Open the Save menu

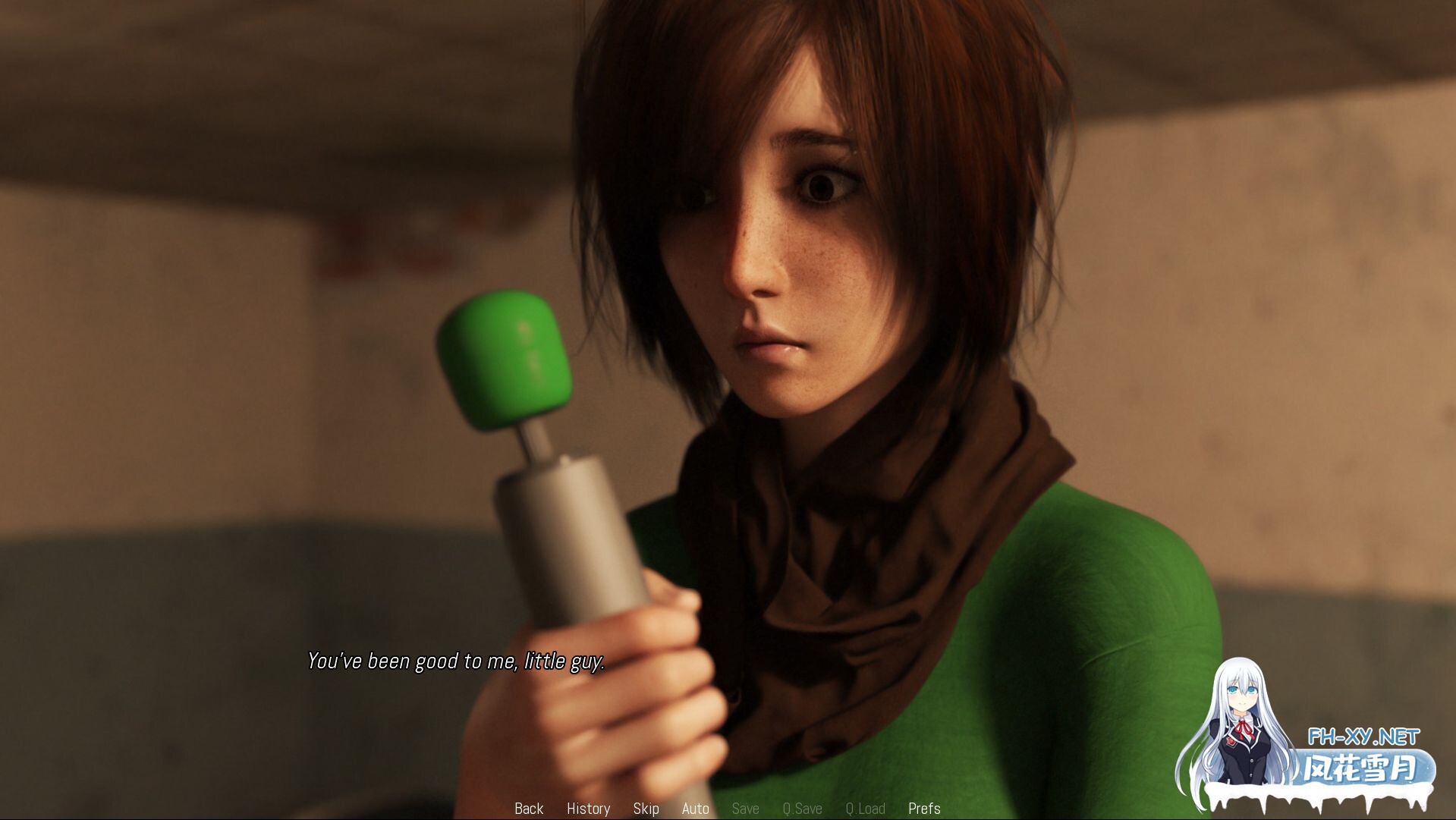(745, 809)
